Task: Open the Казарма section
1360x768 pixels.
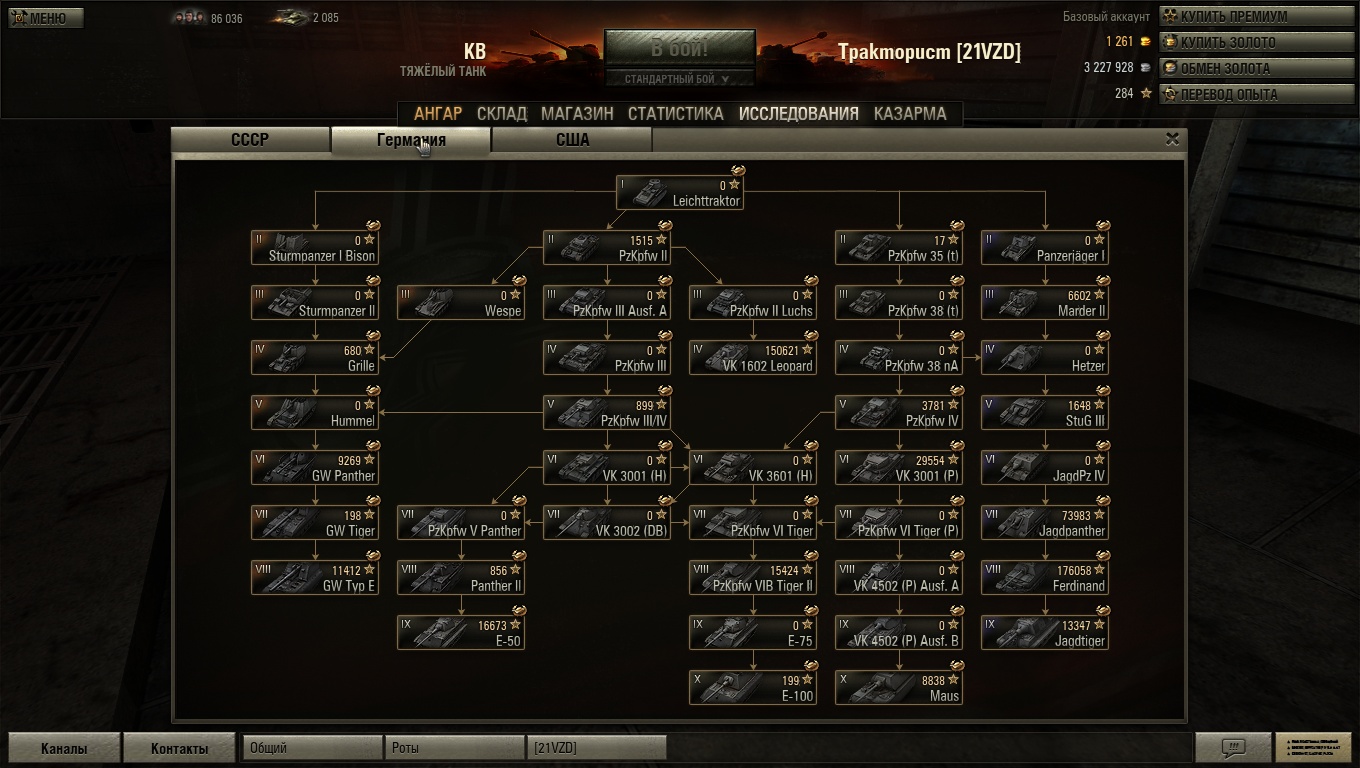Action: point(909,113)
